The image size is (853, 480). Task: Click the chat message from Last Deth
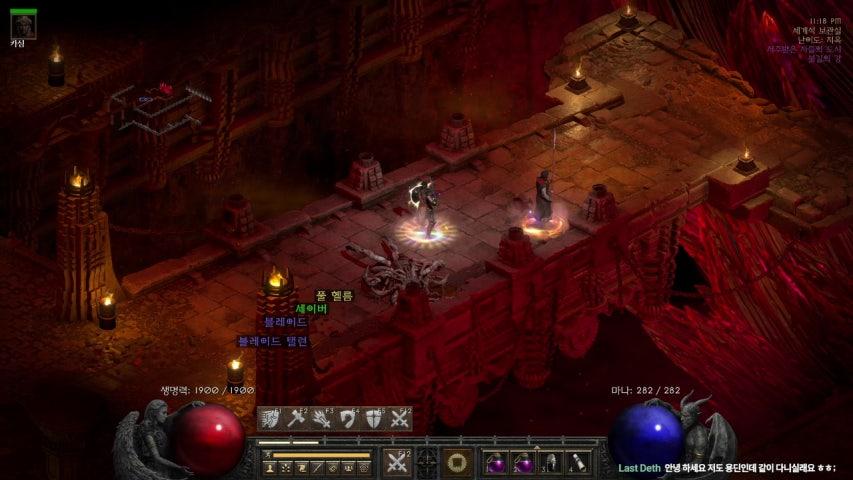pos(730,468)
